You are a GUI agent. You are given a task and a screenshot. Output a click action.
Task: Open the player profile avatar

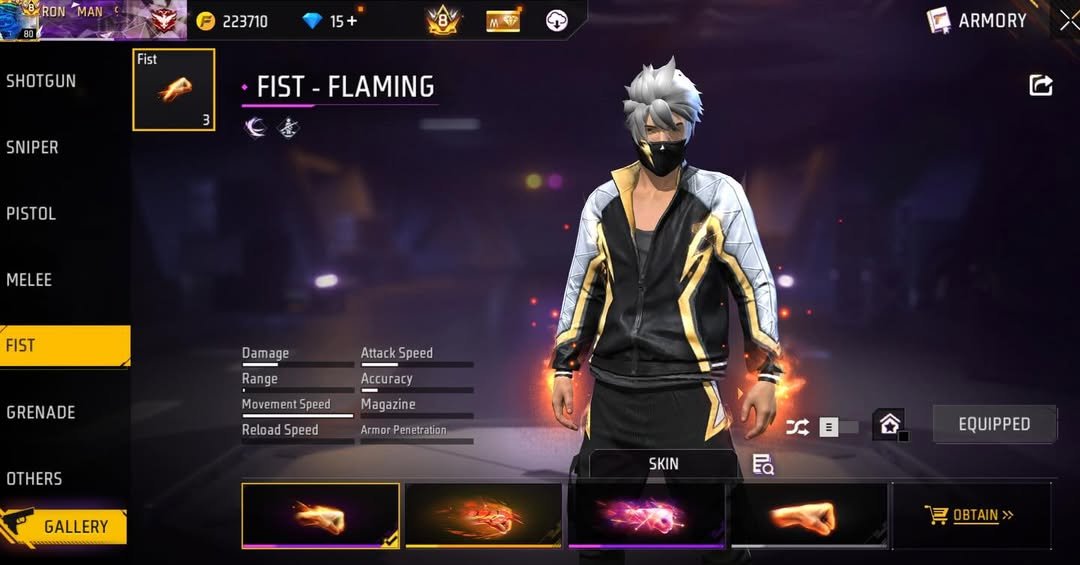(19, 20)
